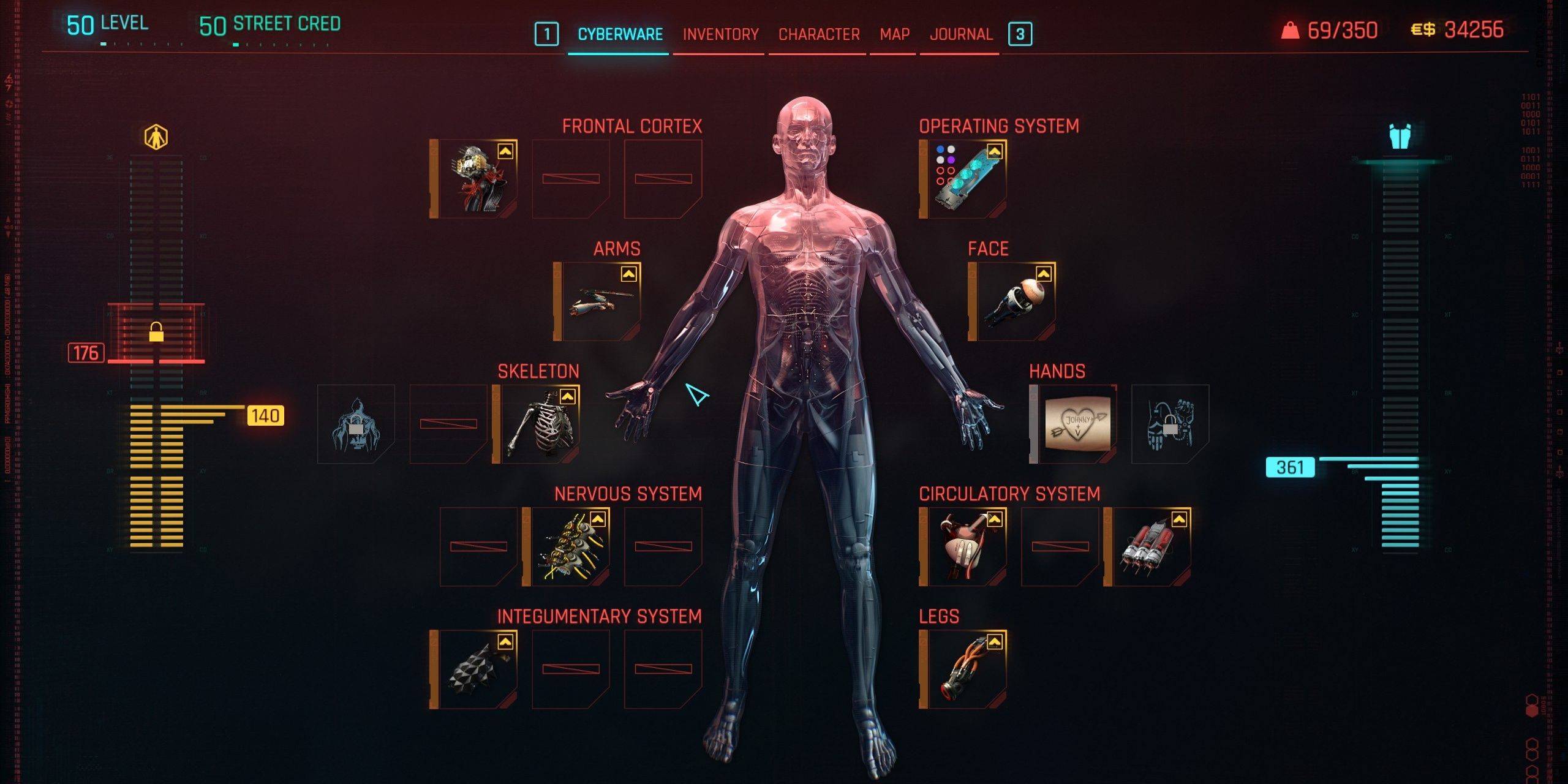Go to the Character tab
Image resolution: width=1568 pixels, height=784 pixels.
pos(819,34)
